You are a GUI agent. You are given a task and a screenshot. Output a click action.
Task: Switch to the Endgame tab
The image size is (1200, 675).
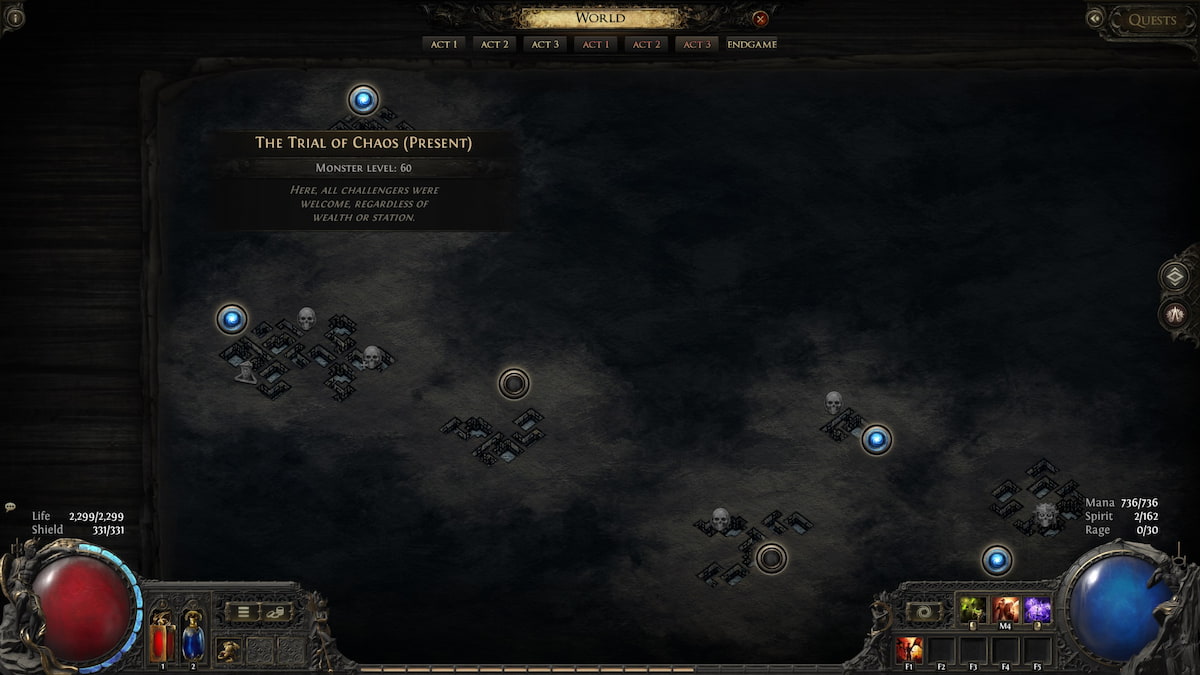pos(752,44)
